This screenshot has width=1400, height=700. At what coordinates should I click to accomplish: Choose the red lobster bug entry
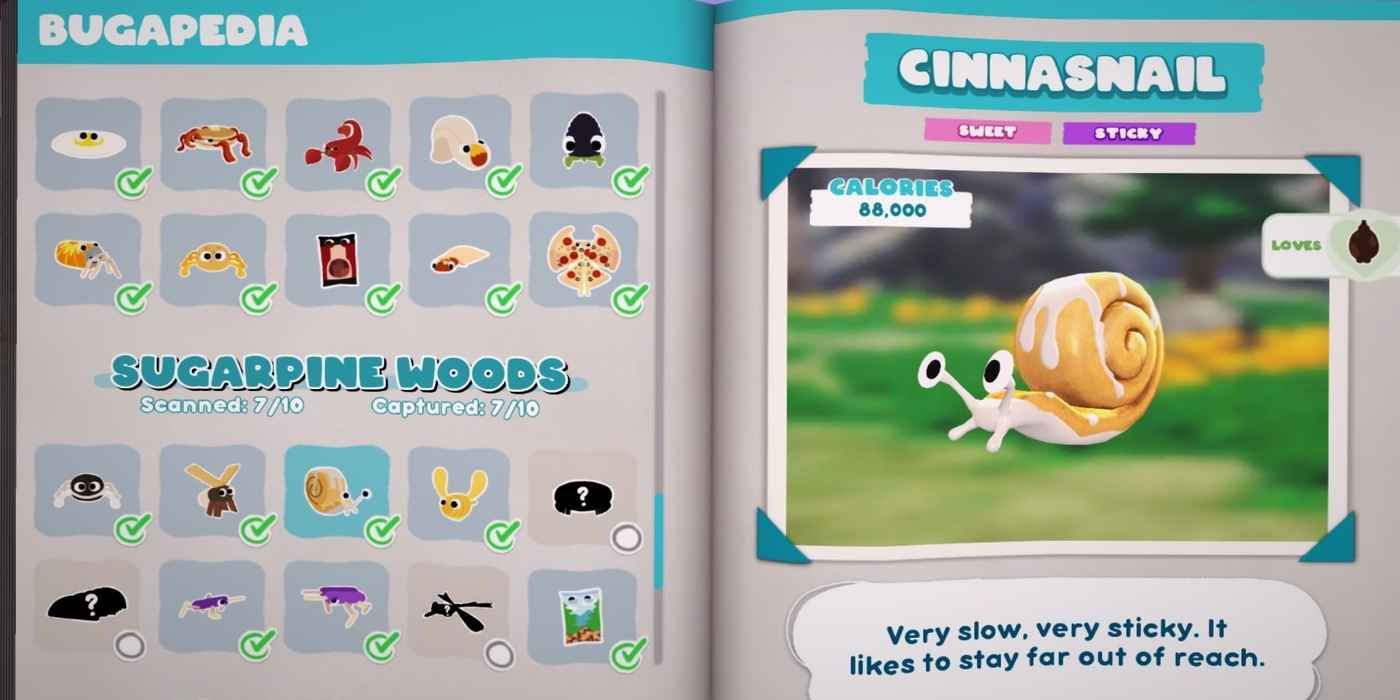coord(338,144)
